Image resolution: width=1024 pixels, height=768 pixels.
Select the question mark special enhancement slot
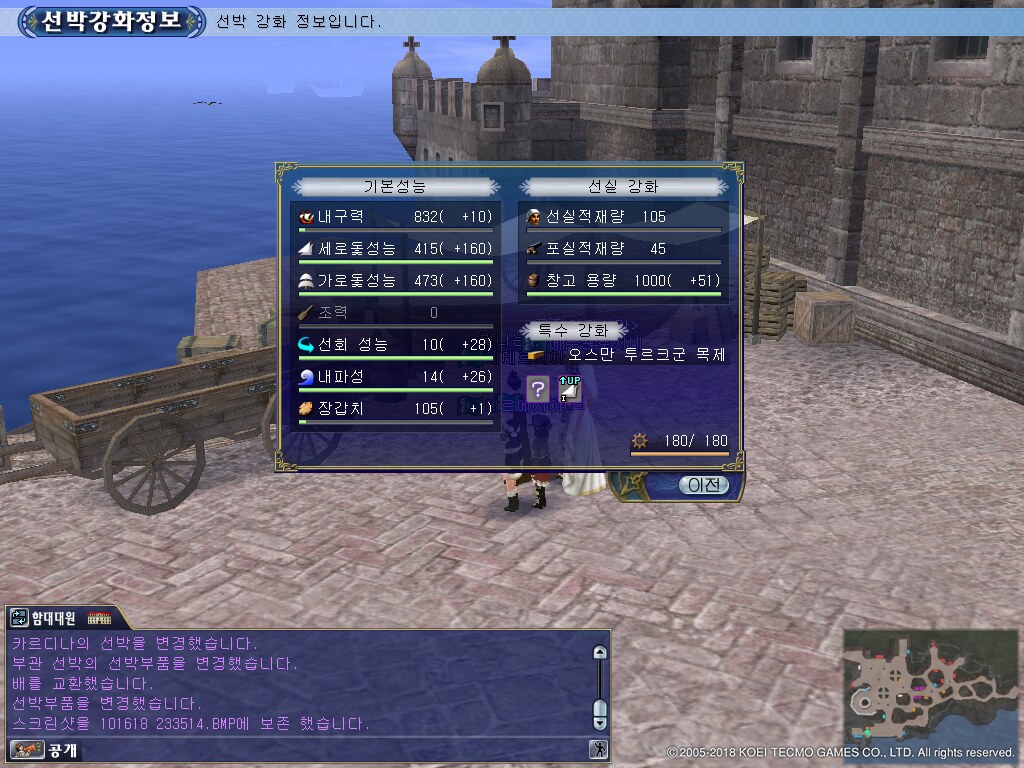(539, 389)
